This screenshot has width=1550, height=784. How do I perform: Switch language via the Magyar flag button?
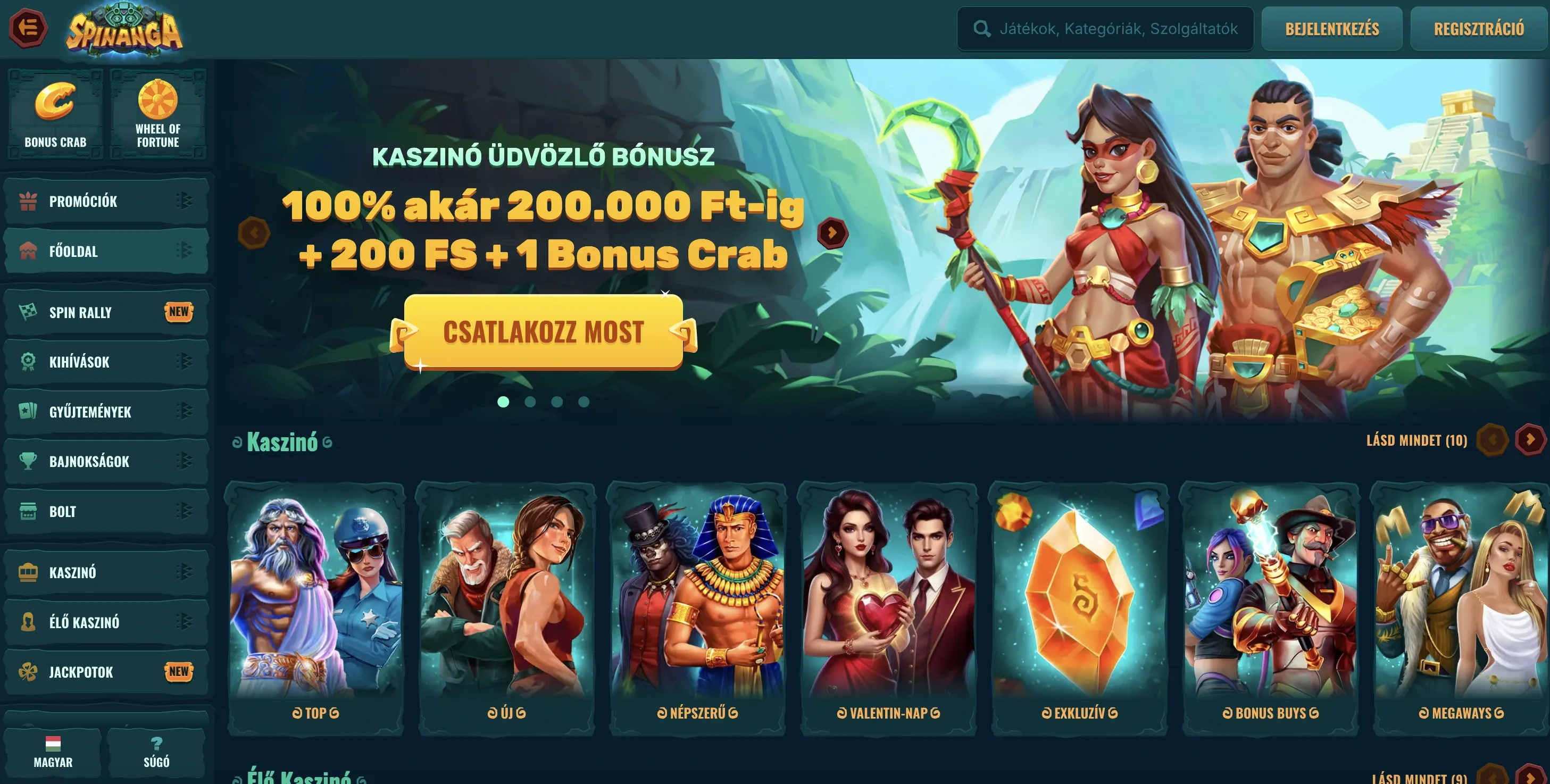point(53,752)
